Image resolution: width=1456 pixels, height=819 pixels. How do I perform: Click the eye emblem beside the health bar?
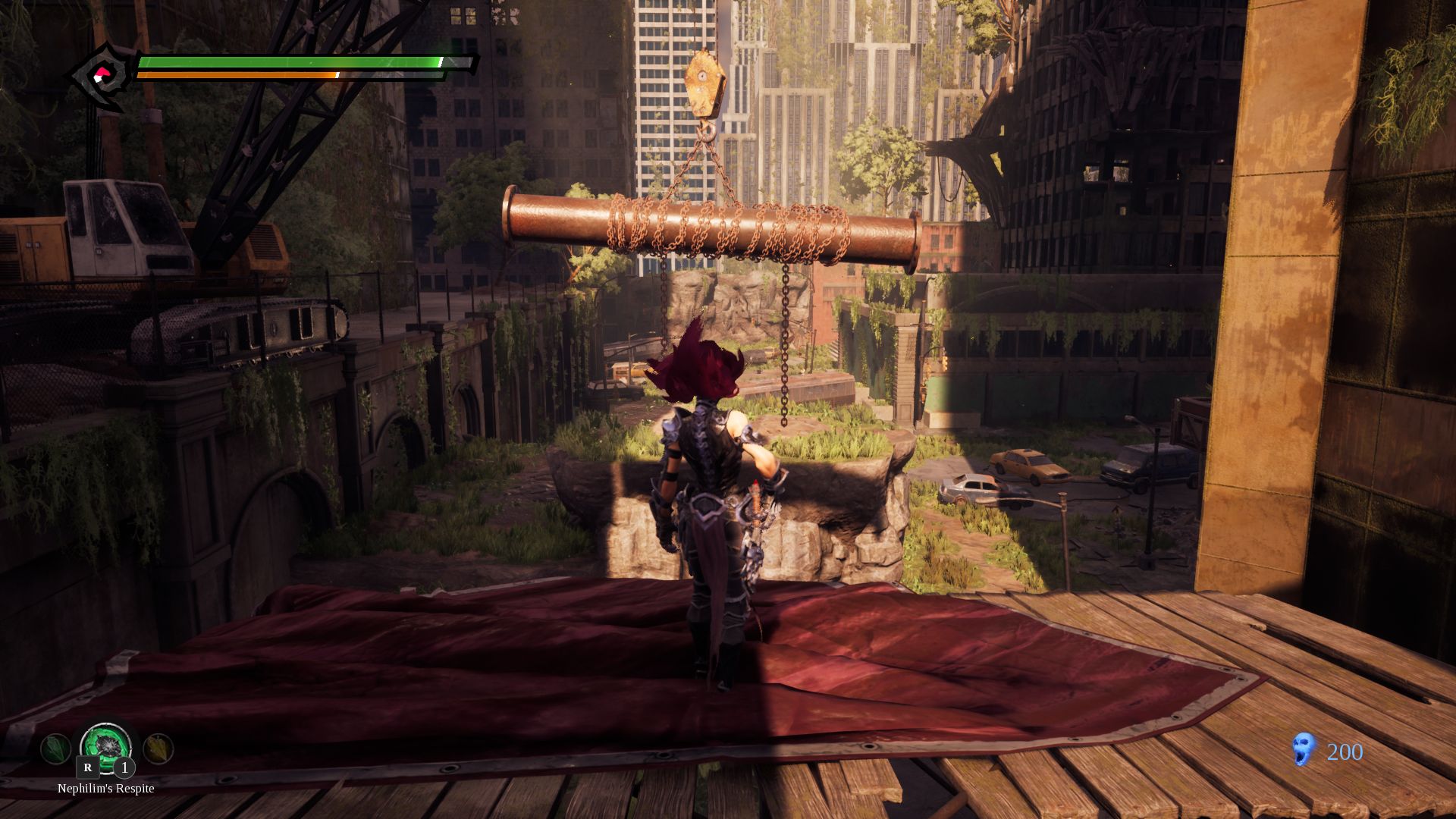(x=102, y=76)
